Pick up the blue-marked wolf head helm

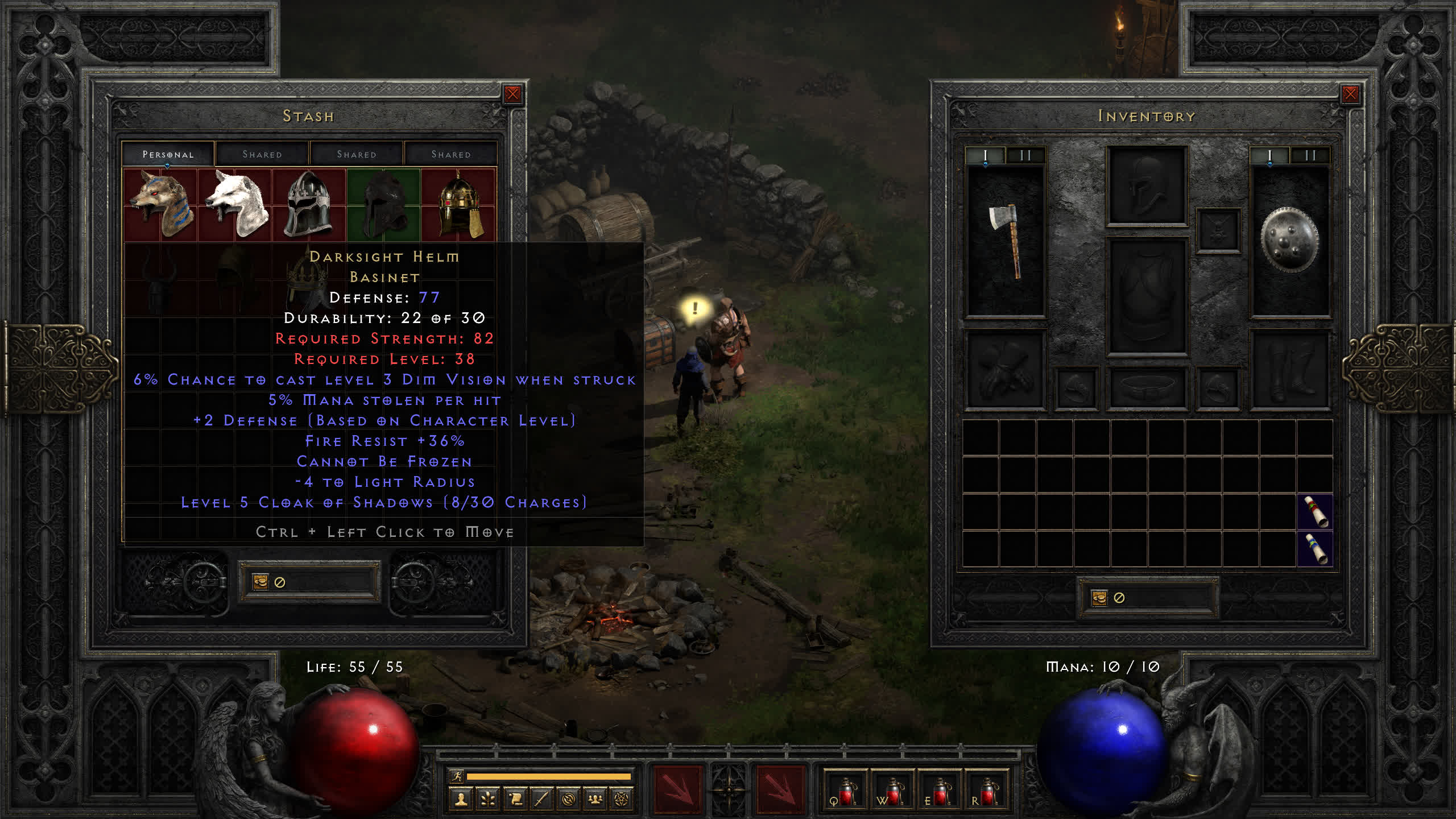coord(160,204)
